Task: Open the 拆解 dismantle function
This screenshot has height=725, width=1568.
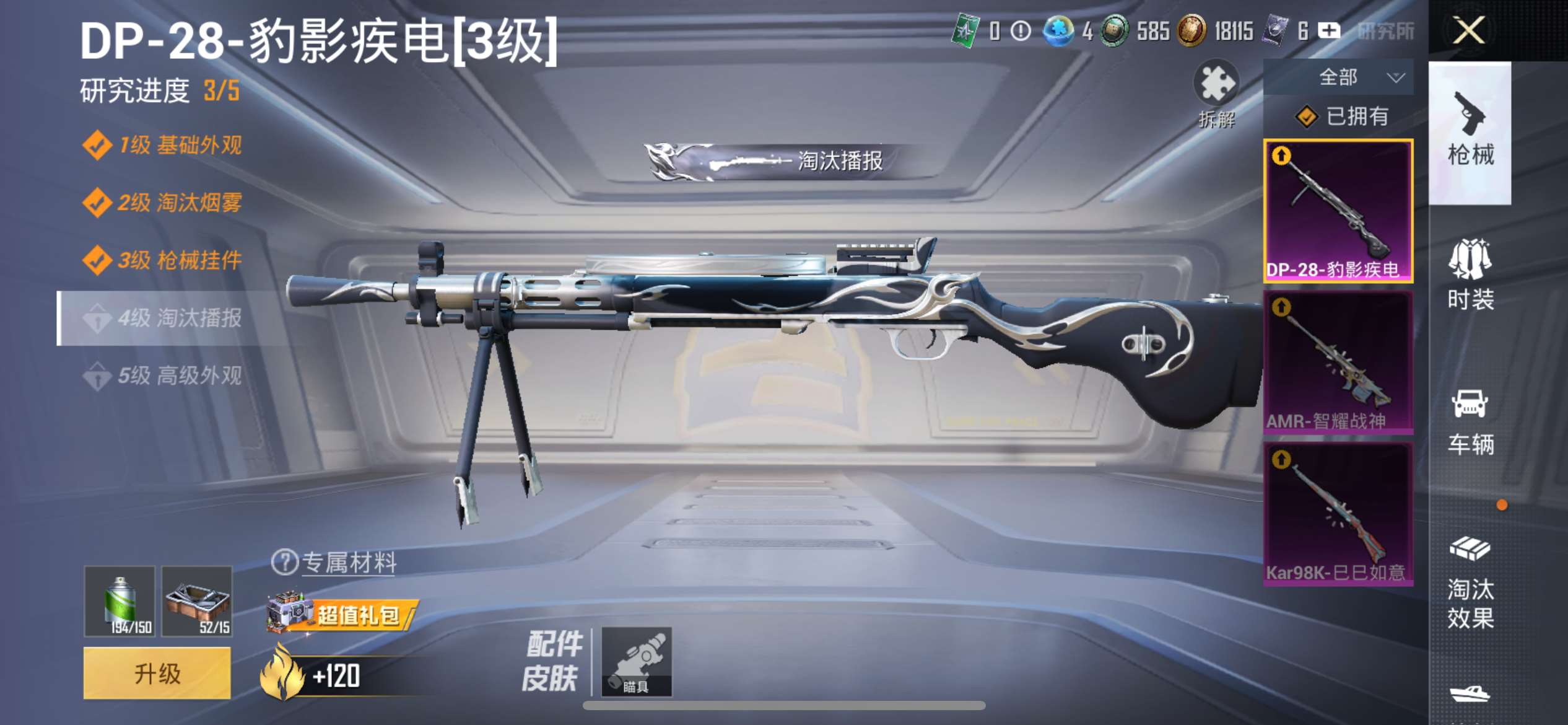Action: (x=1216, y=94)
